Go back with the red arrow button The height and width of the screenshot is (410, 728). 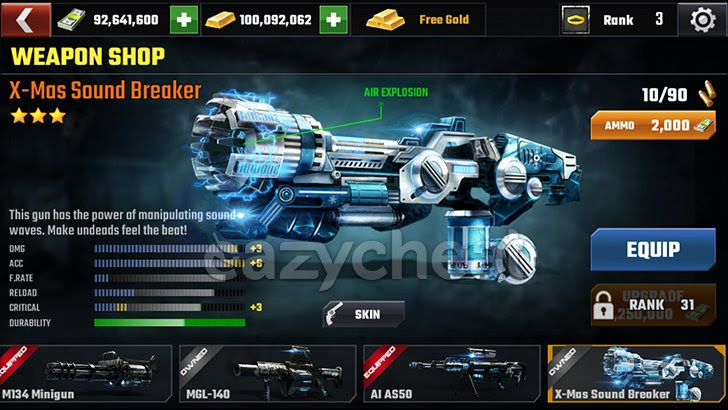[x=29, y=19]
